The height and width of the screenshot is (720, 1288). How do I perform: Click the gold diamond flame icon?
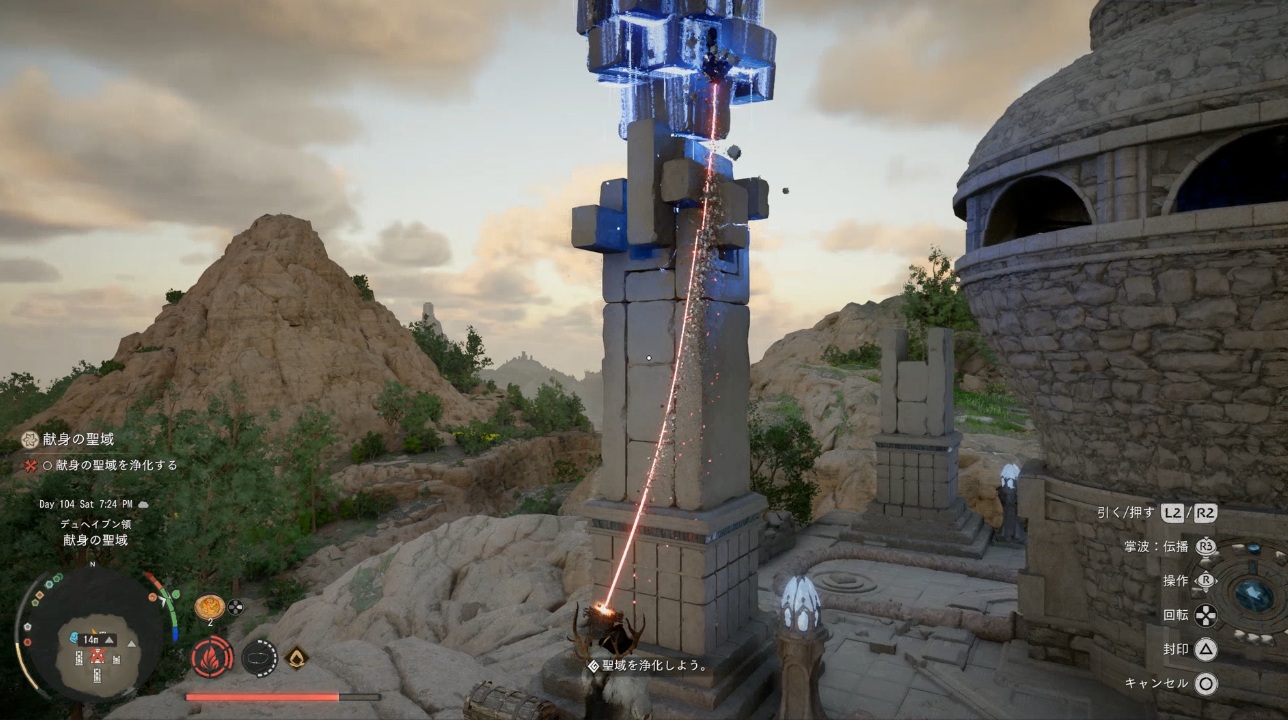coord(296,657)
